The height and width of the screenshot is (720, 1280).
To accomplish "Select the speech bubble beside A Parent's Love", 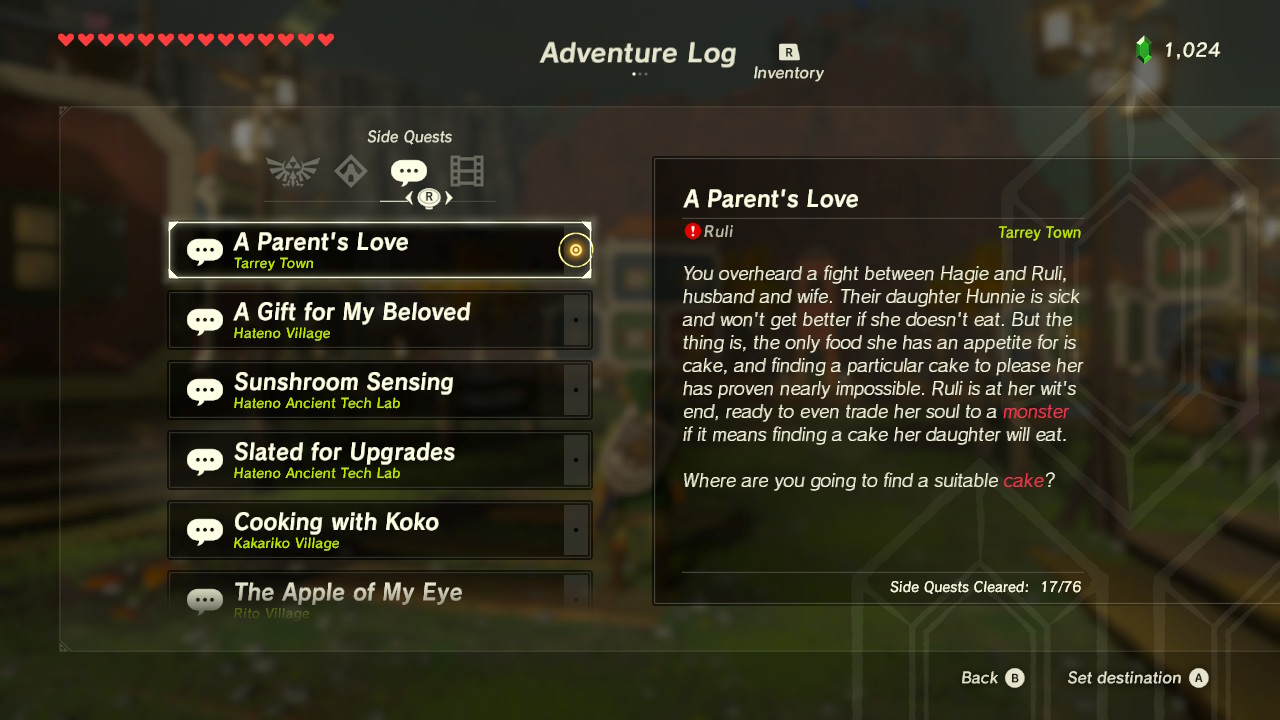I will [x=203, y=248].
